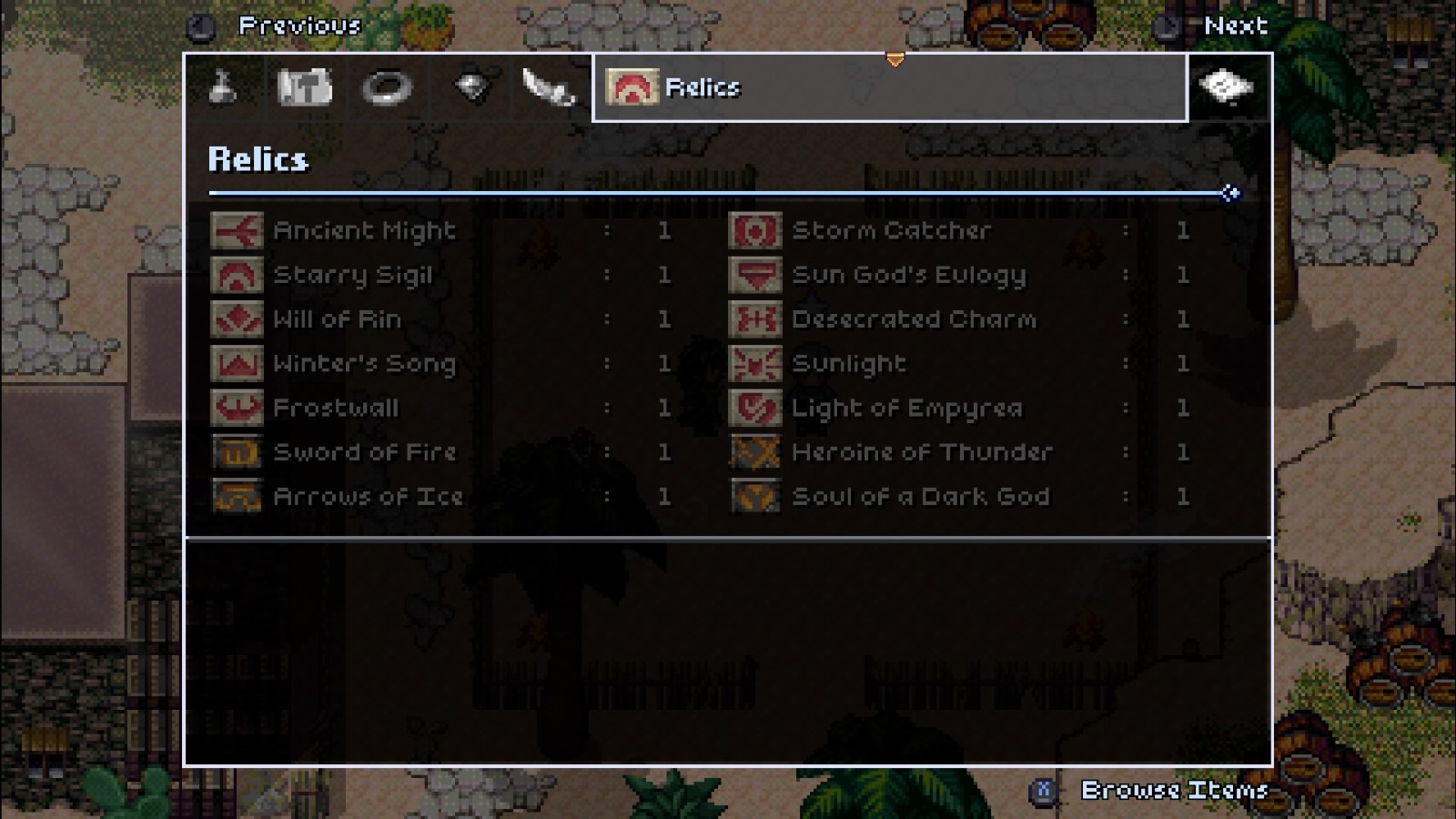Select the scroll inventory category icon
This screenshot has height=819, width=1456.
[306, 88]
